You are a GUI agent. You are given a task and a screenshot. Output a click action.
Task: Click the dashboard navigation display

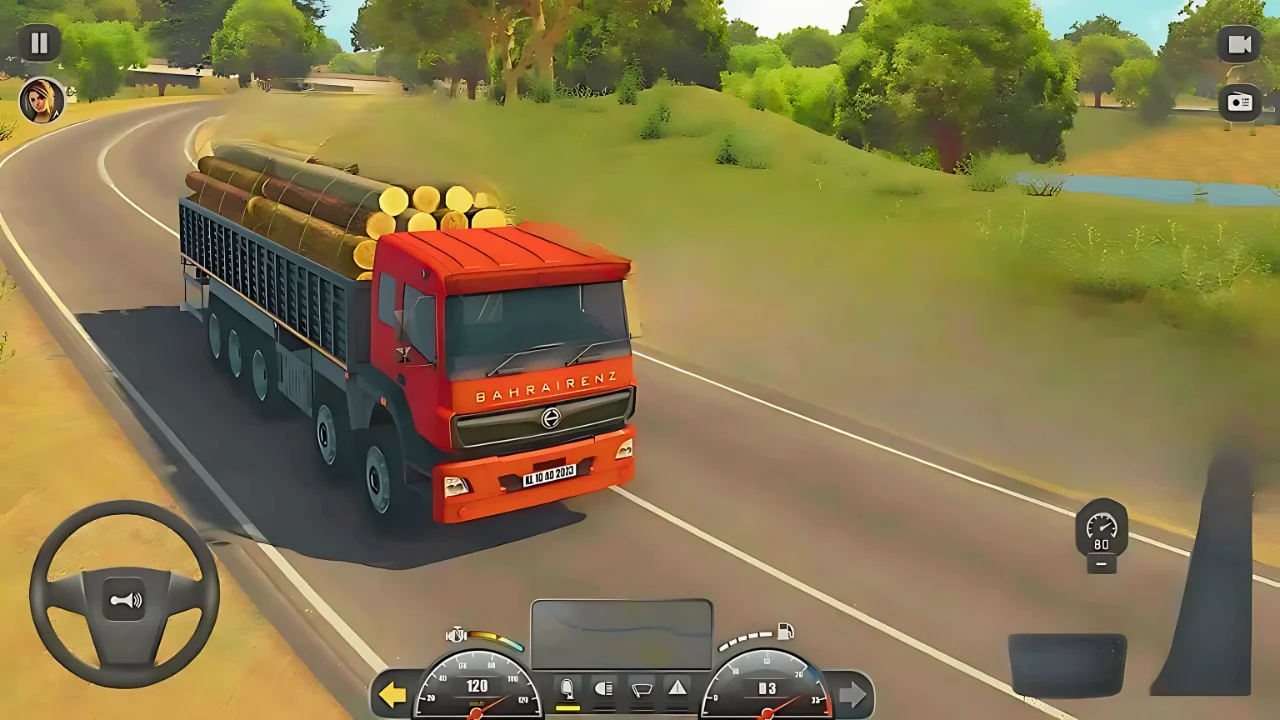(x=621, y=633)
